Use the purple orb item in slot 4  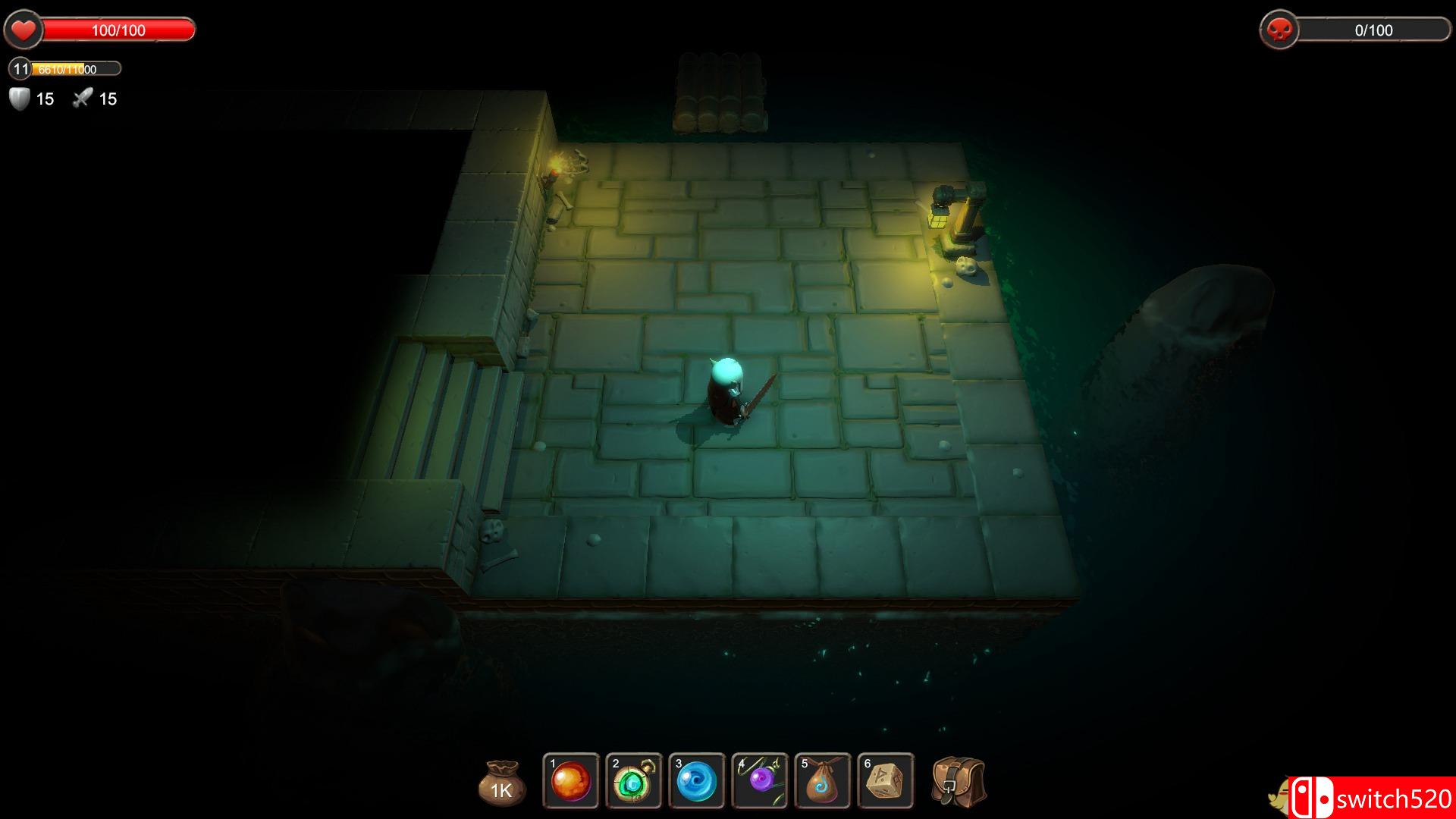pos(760,781)
